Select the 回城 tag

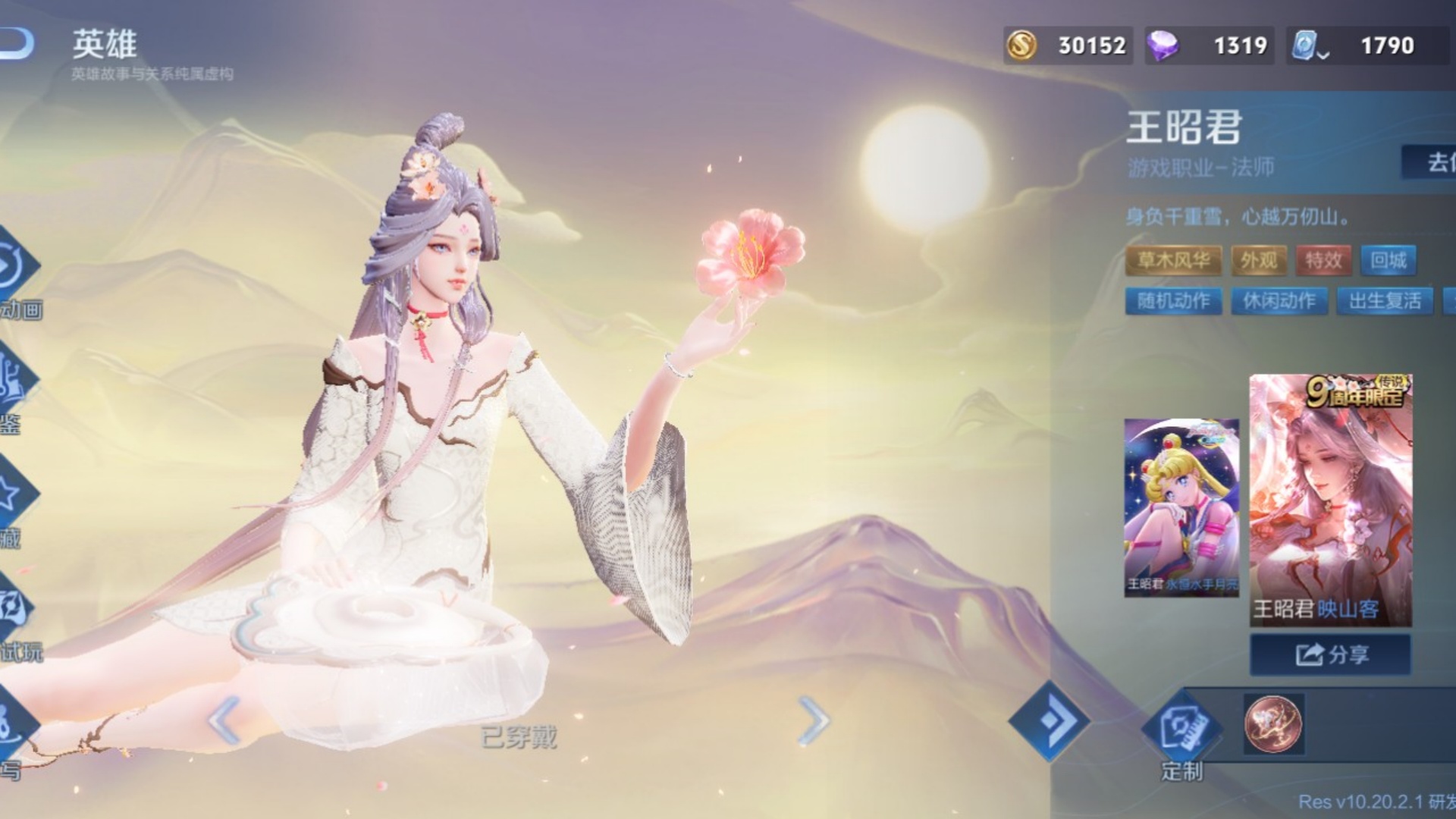pyautogui.click(x=1388, y=261)
